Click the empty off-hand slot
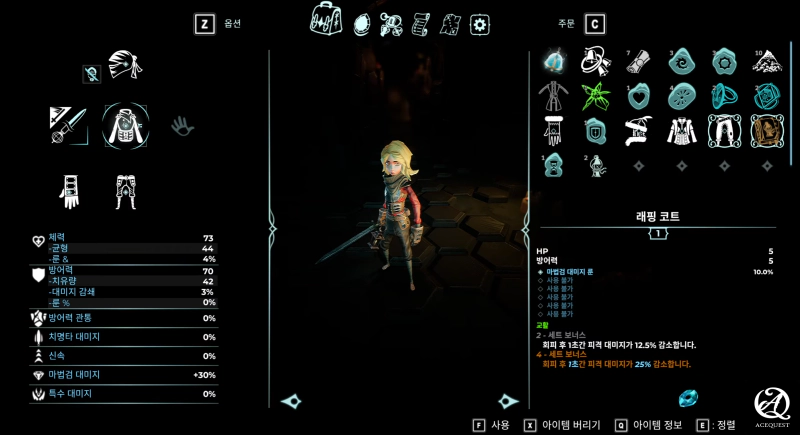 (181, 126)
